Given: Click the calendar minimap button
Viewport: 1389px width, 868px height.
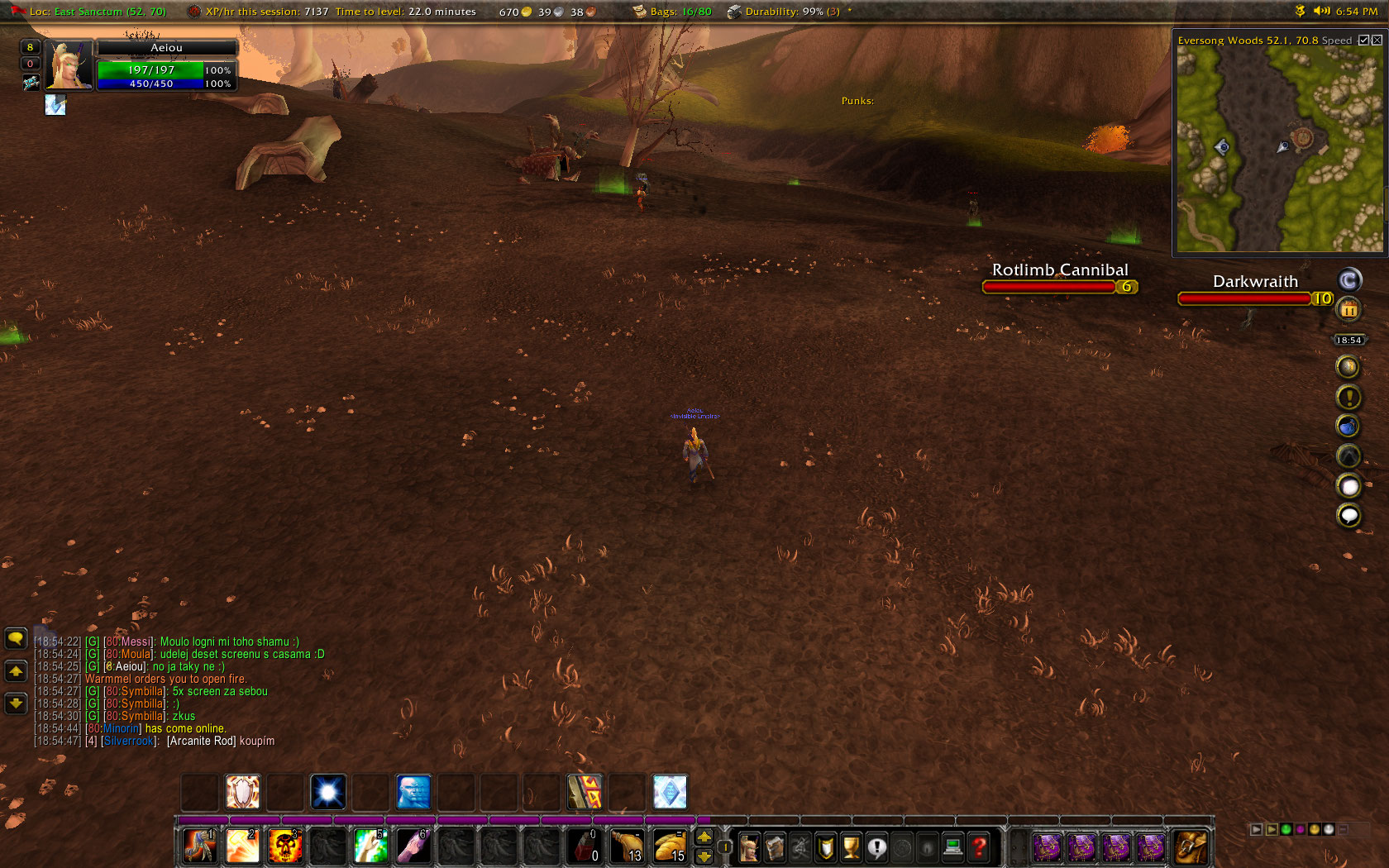Looking at the screenshot, I should click(x=1348, y=310).
